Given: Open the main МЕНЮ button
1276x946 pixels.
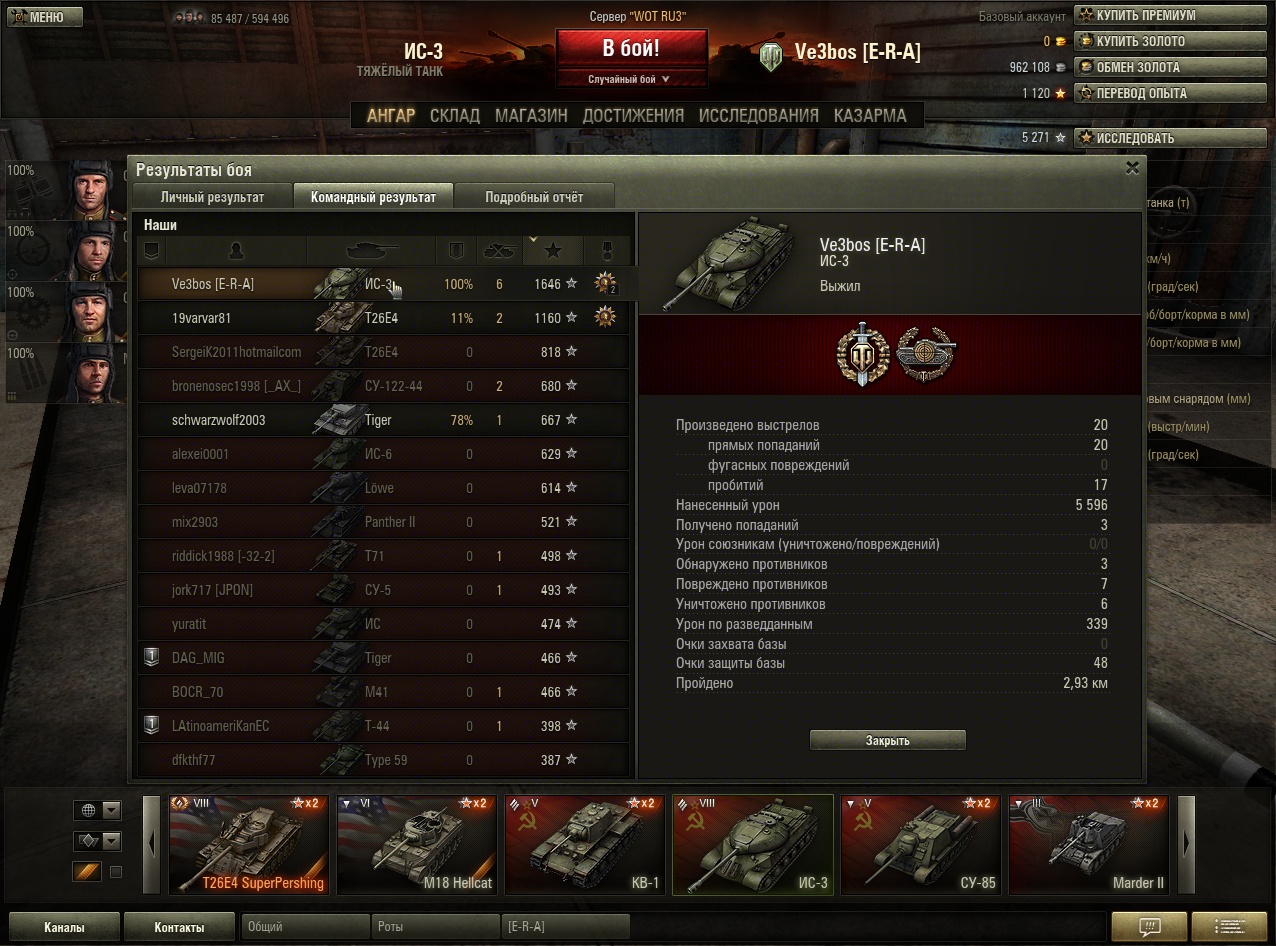Looking at the screenshot, I should point(45,17).
